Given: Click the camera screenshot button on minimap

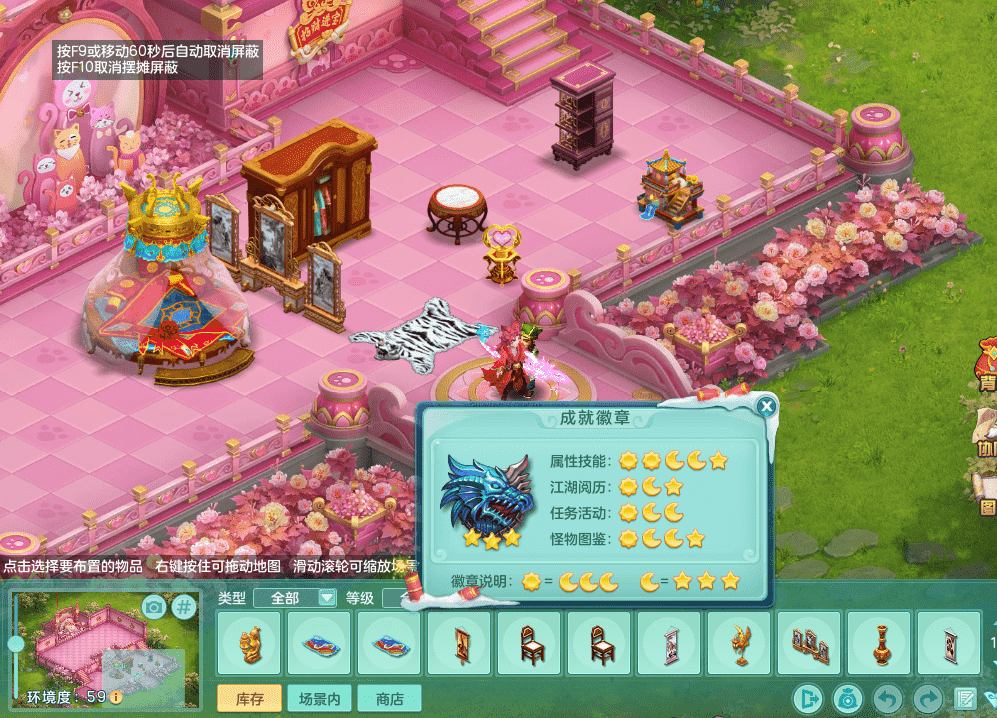Looking at the screenshot, I should tap(153, 606).
